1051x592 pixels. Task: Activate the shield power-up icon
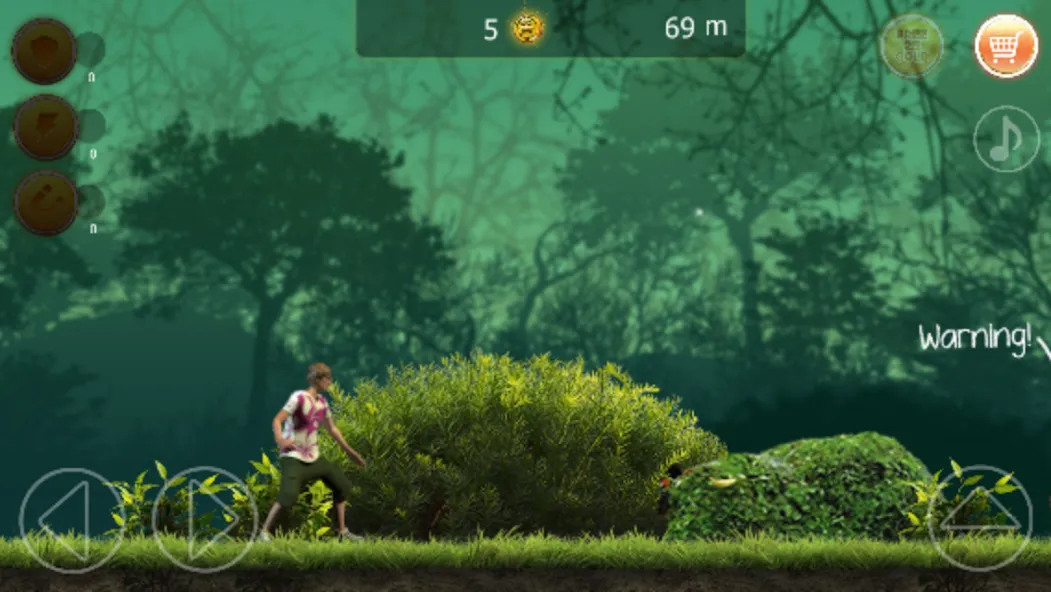point(45,50)
